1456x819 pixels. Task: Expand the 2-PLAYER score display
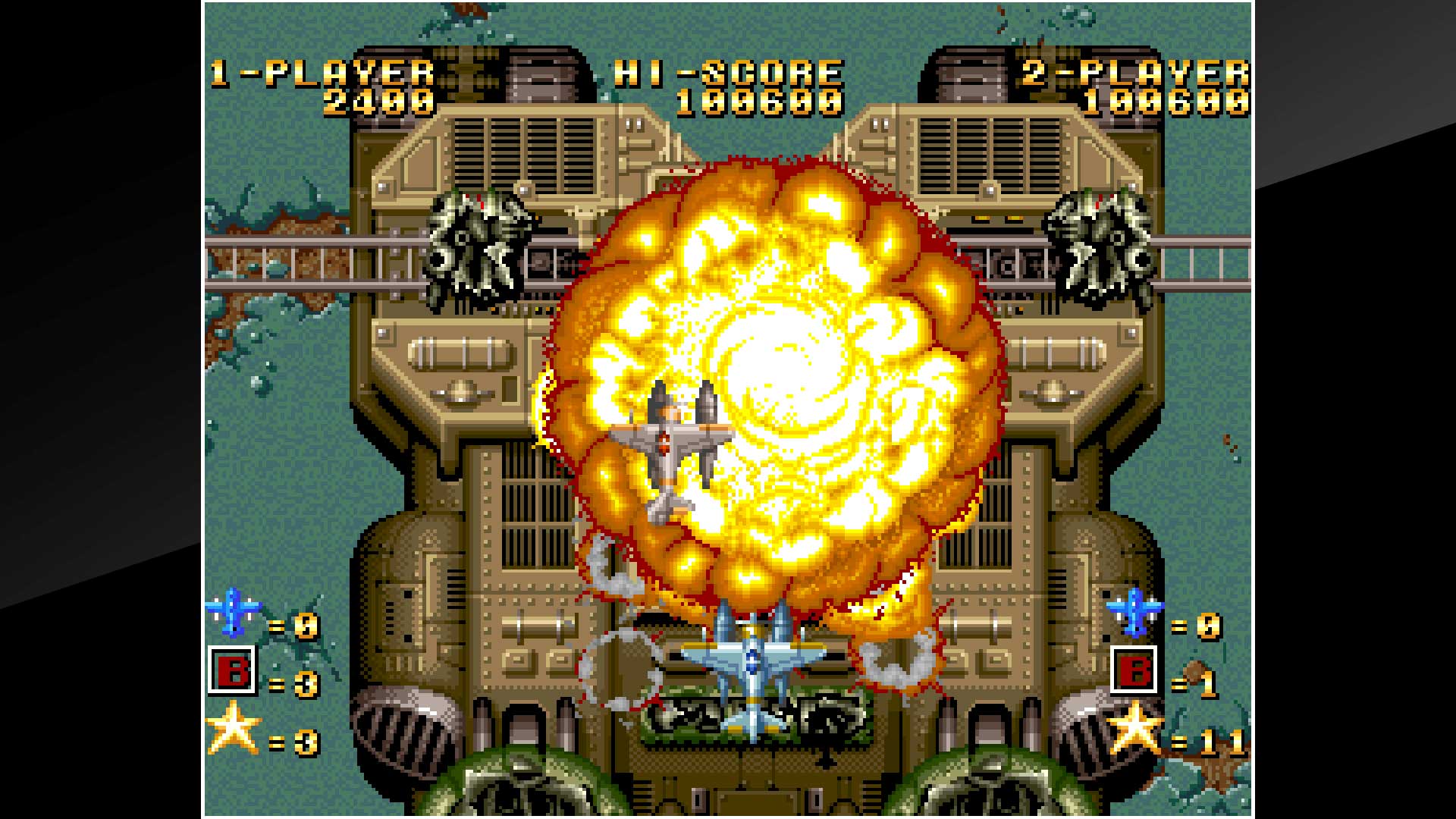(x=1168, y=102)
